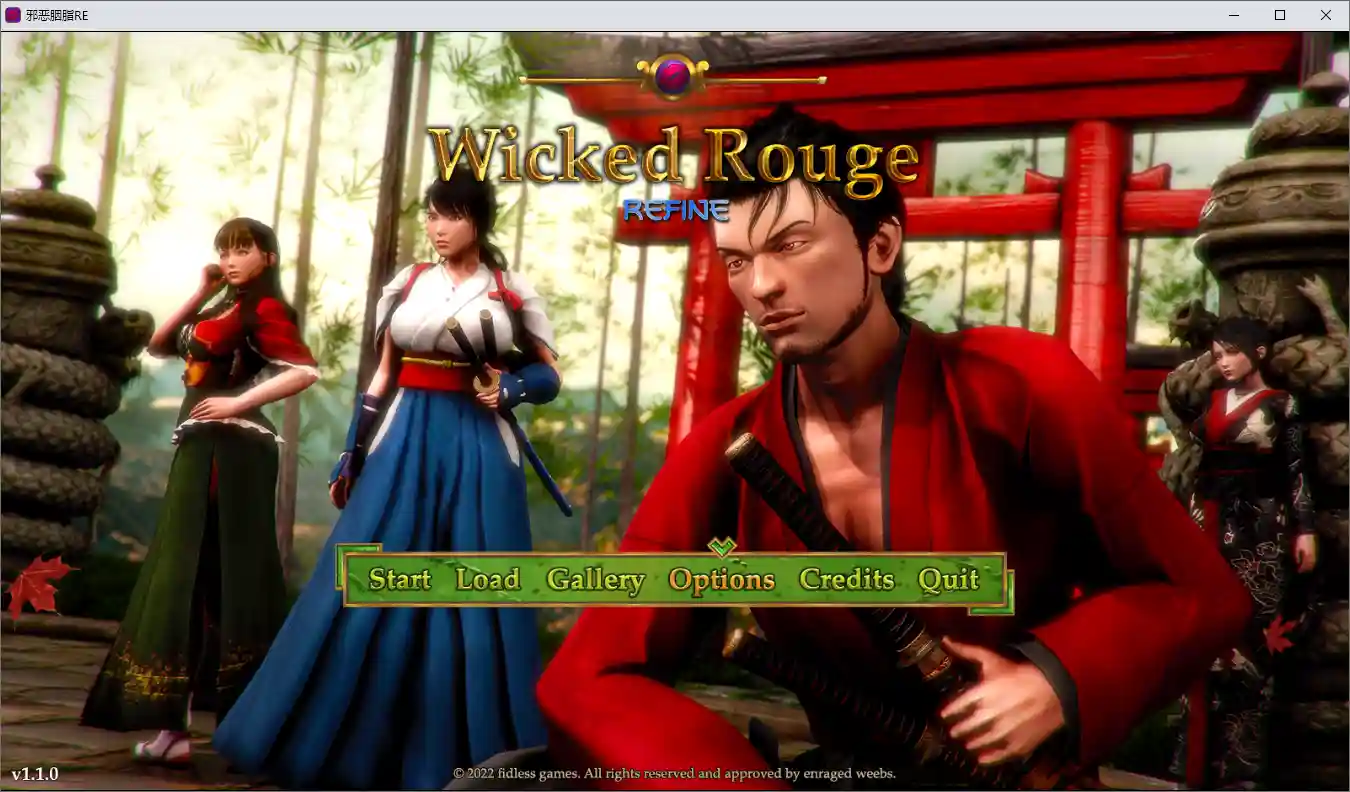The width and height of the screenshot is (1350, 792).
Task: Select Start from the main menu bar
Action: point(399,579)
